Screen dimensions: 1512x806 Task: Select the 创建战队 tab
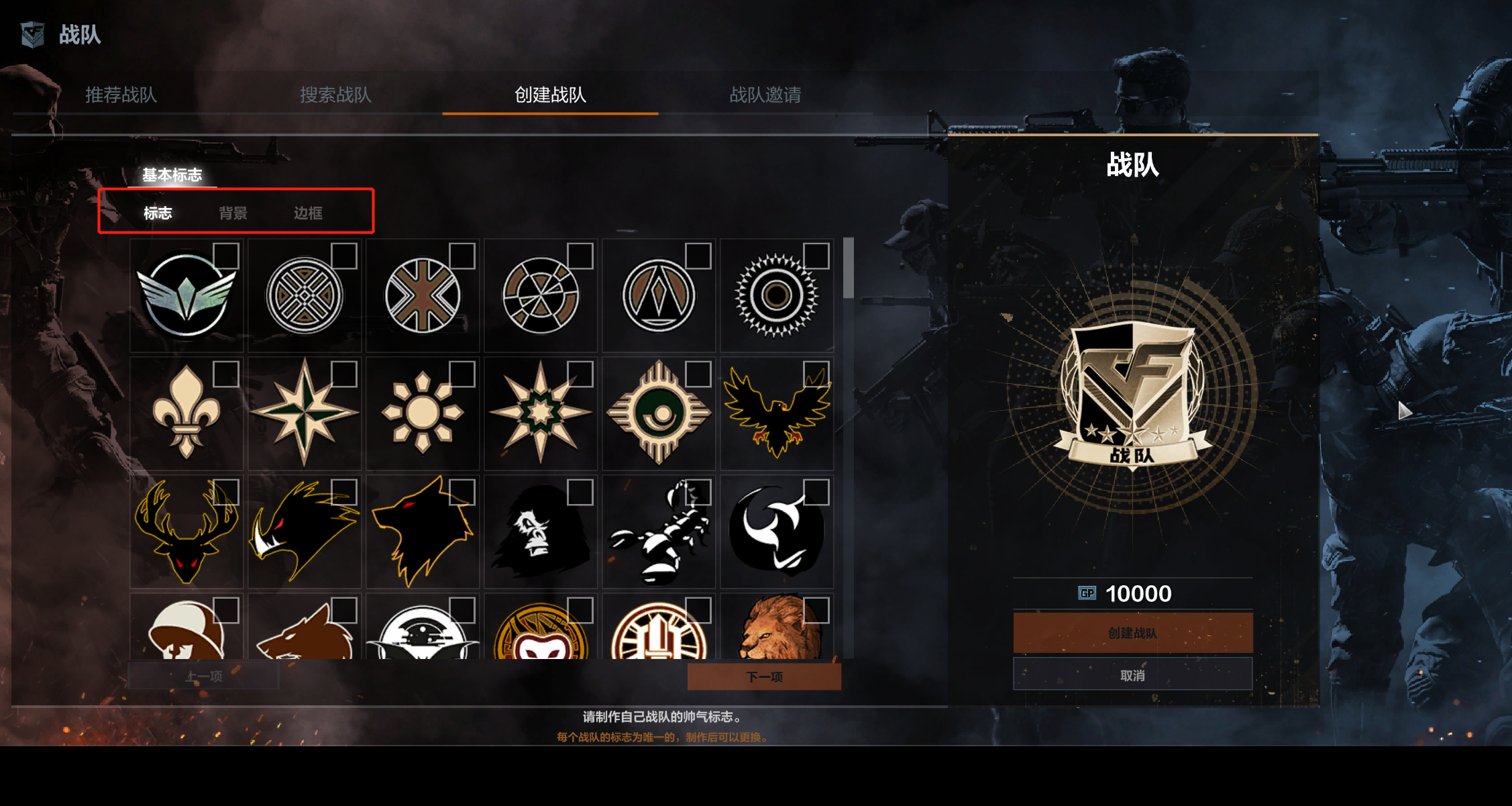point(550,95)
